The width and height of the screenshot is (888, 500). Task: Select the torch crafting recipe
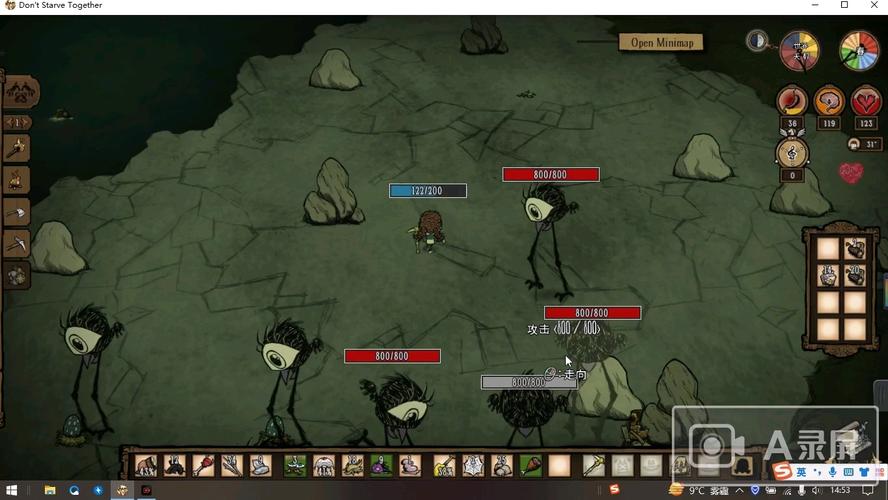tap(17, 148)
